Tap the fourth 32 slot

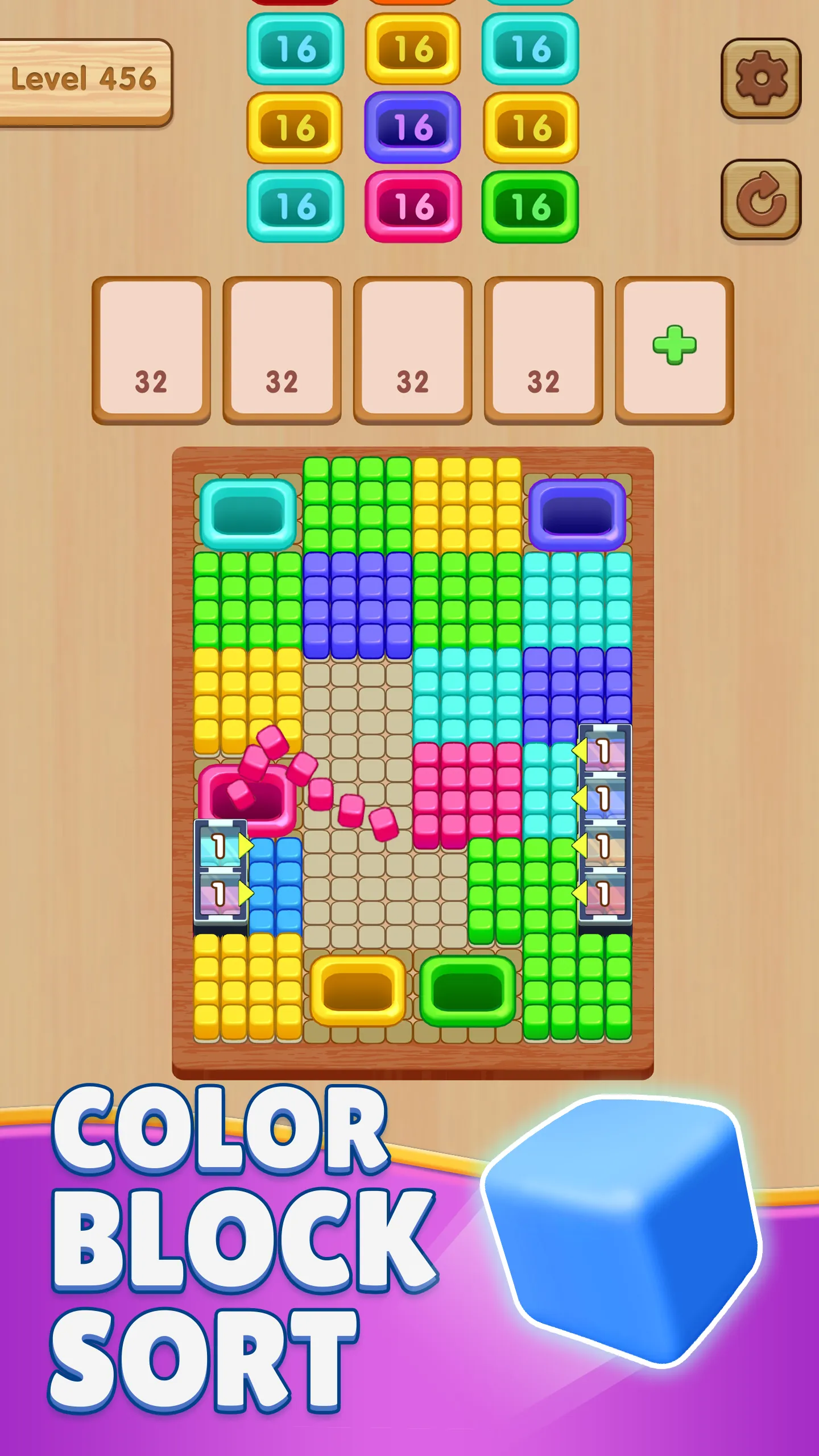[544, 349]
